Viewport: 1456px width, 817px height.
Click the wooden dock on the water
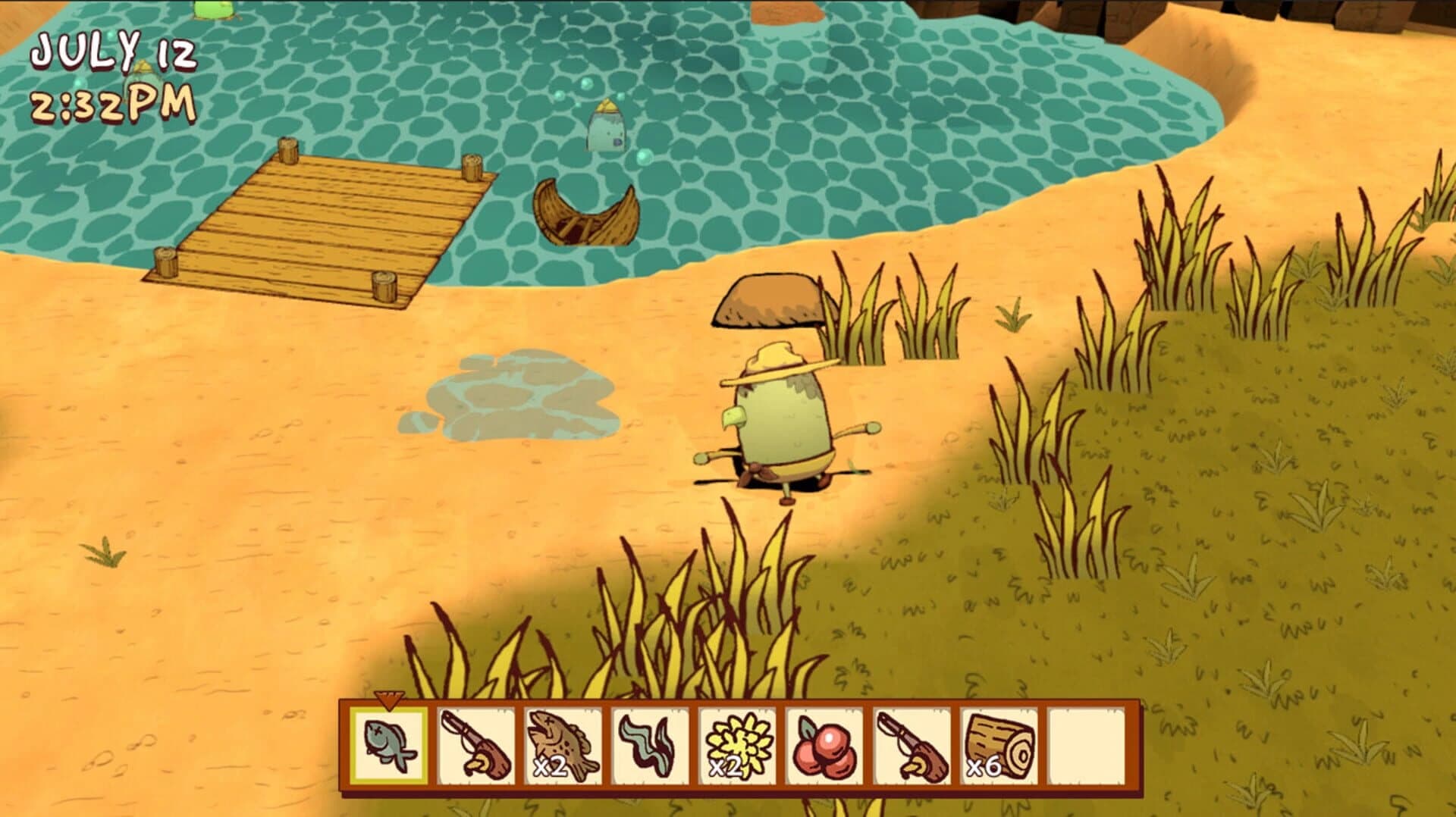point(318,220)
